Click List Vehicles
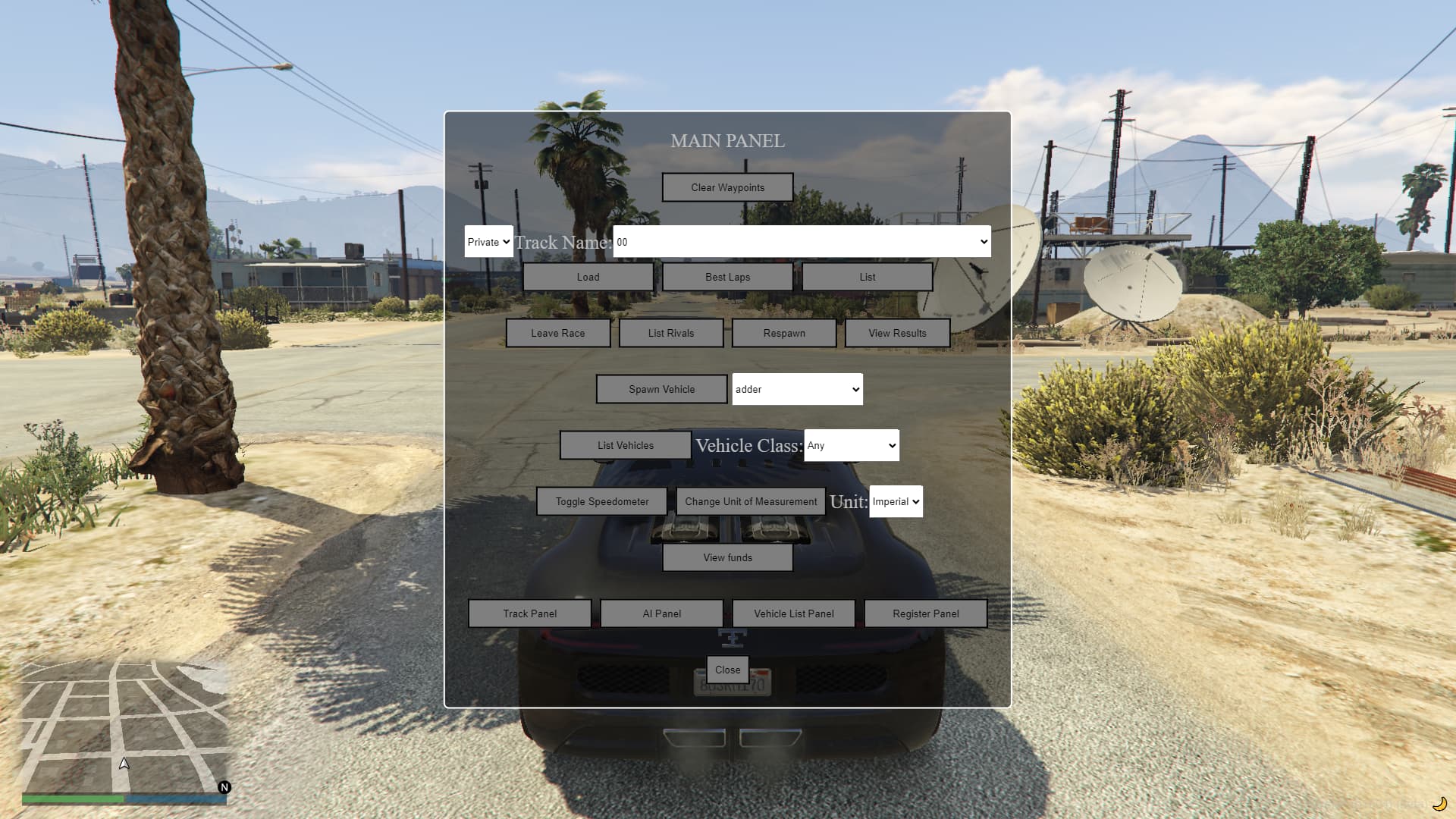The height and width of the screenshot is (819, 1456). click(625, 445)
